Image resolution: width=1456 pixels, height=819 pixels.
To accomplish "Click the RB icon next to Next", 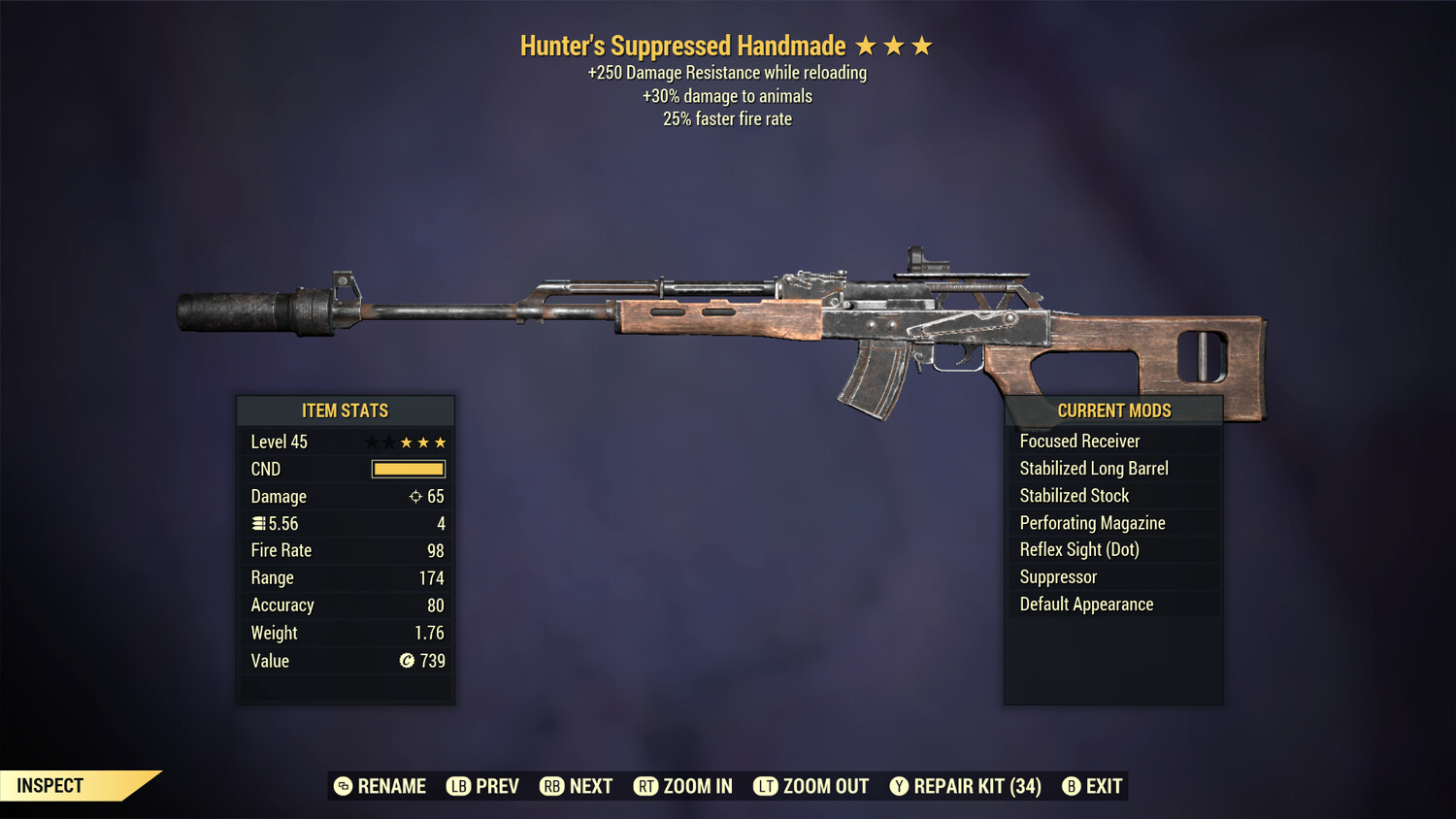I will (551, 786).
